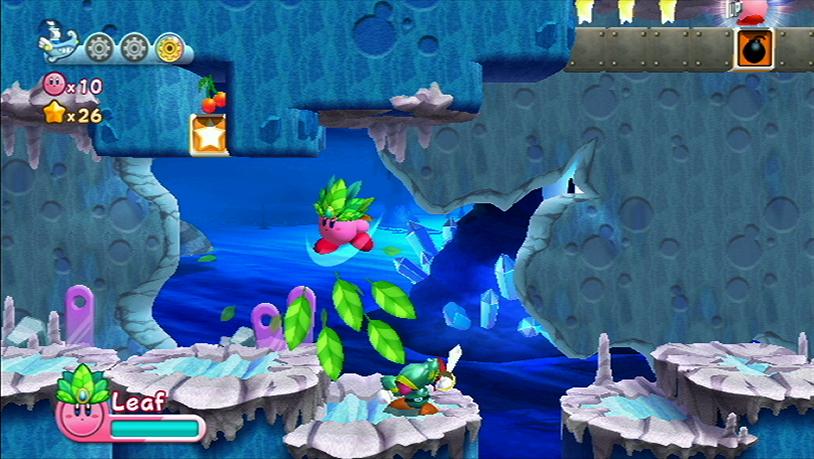Click the yellow point star icon
Screen dimensions: 814x459
click(x=54, y=114)
